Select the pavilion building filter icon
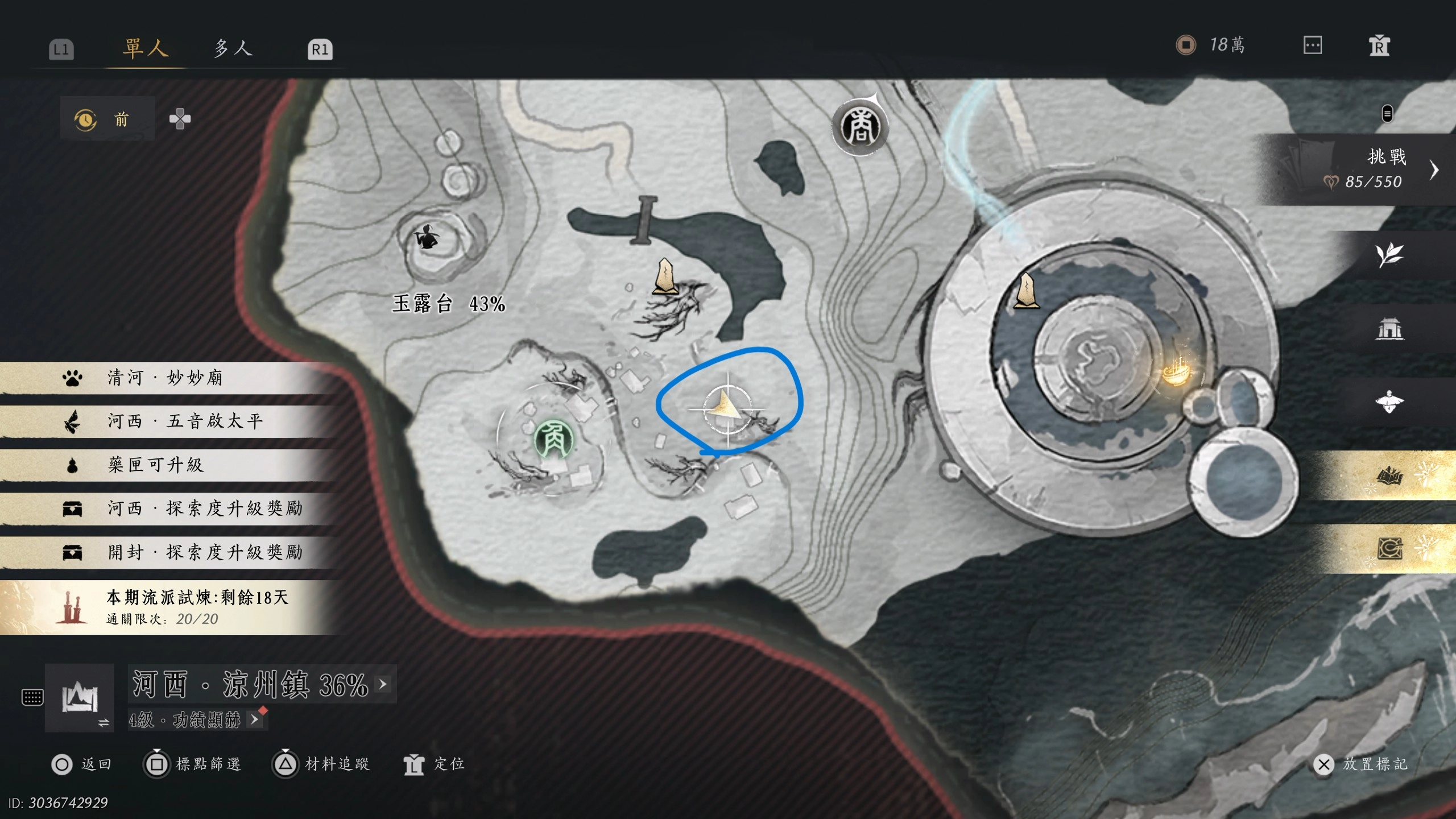Viewport: 1456px width, 819px height. tap(1389, 329)
